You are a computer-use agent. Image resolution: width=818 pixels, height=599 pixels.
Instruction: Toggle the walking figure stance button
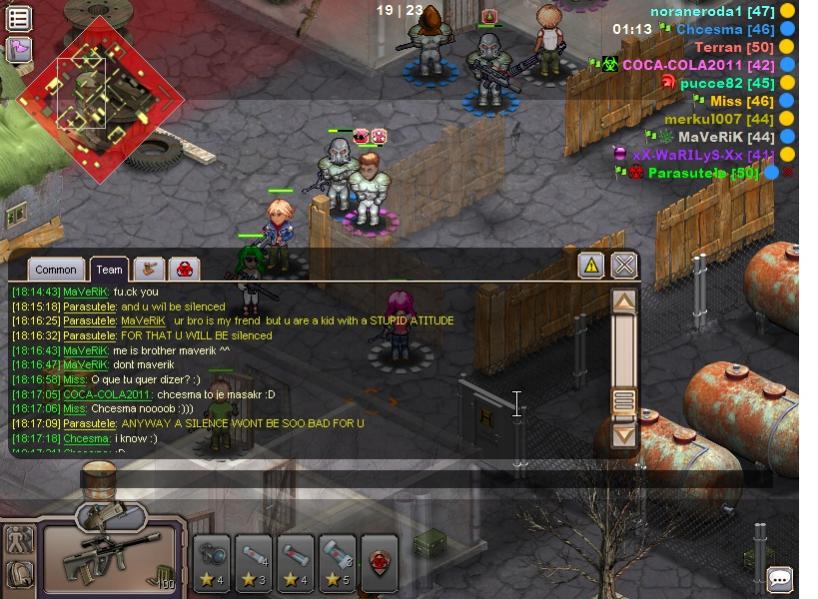click(x=19, y=539)
